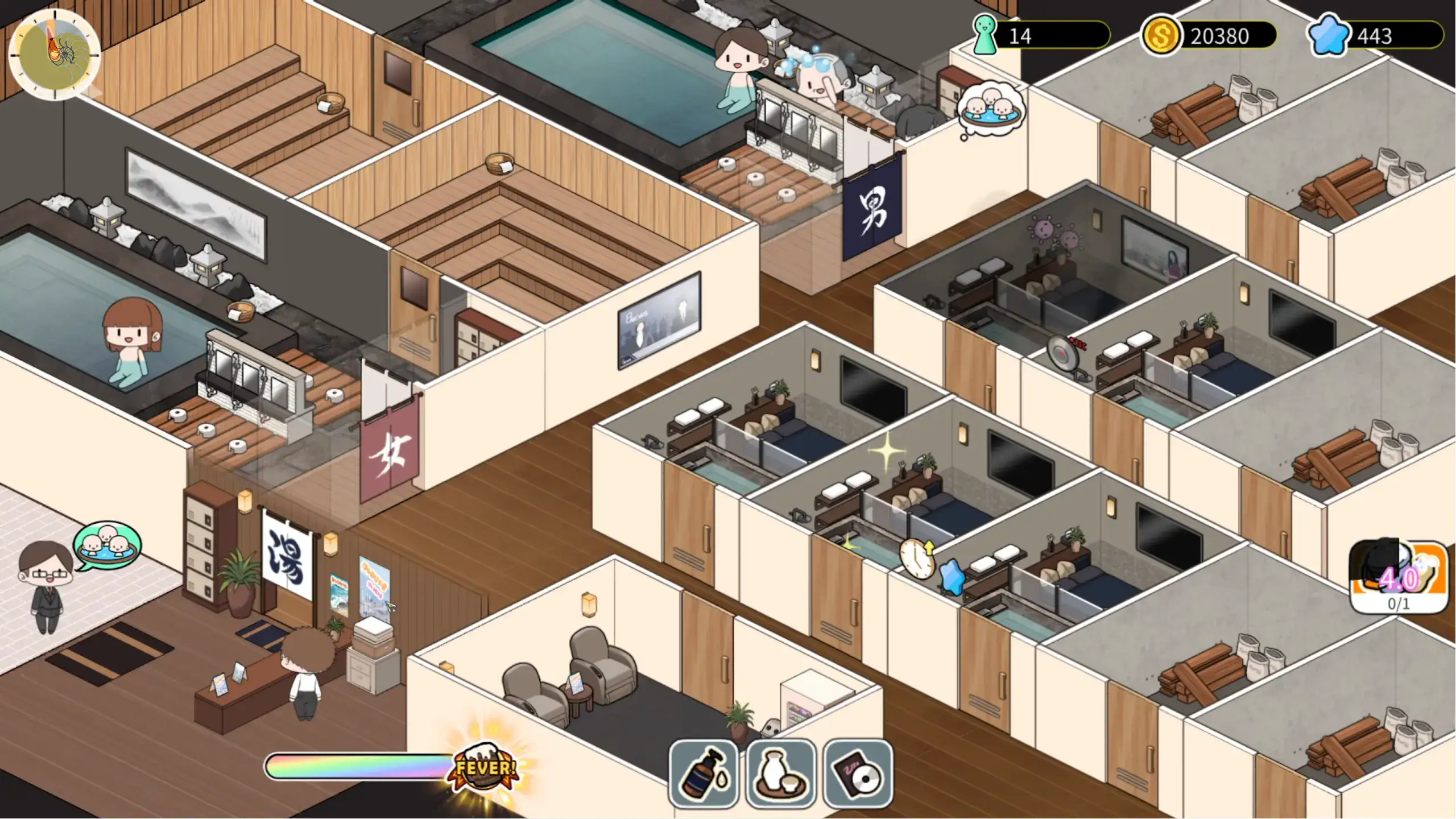The width and height of the screenshot is (1456, 819).
Task: Select the music disc item button
Action: 858,773
